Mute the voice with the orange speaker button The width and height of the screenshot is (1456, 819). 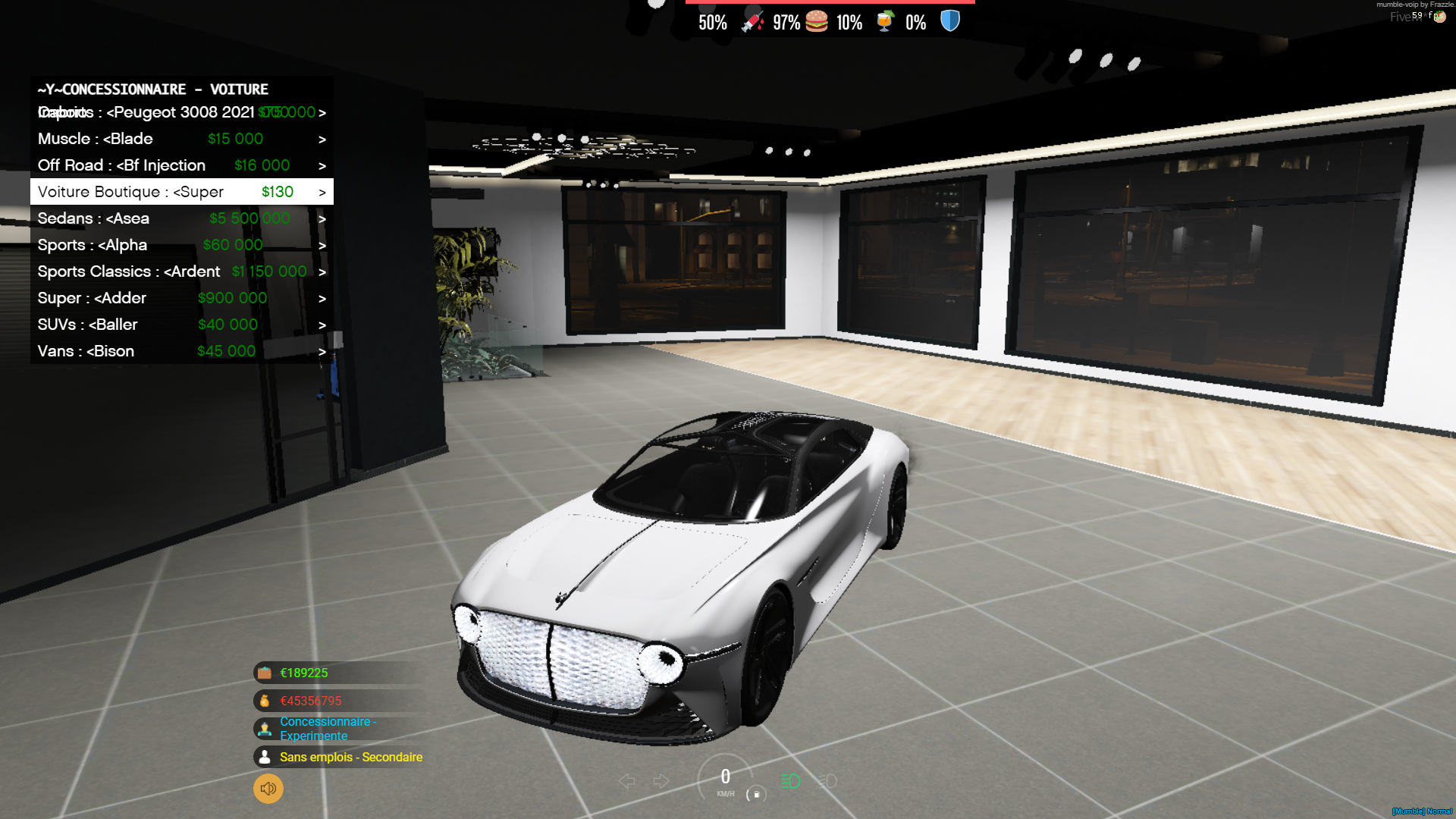click(267, 789)
